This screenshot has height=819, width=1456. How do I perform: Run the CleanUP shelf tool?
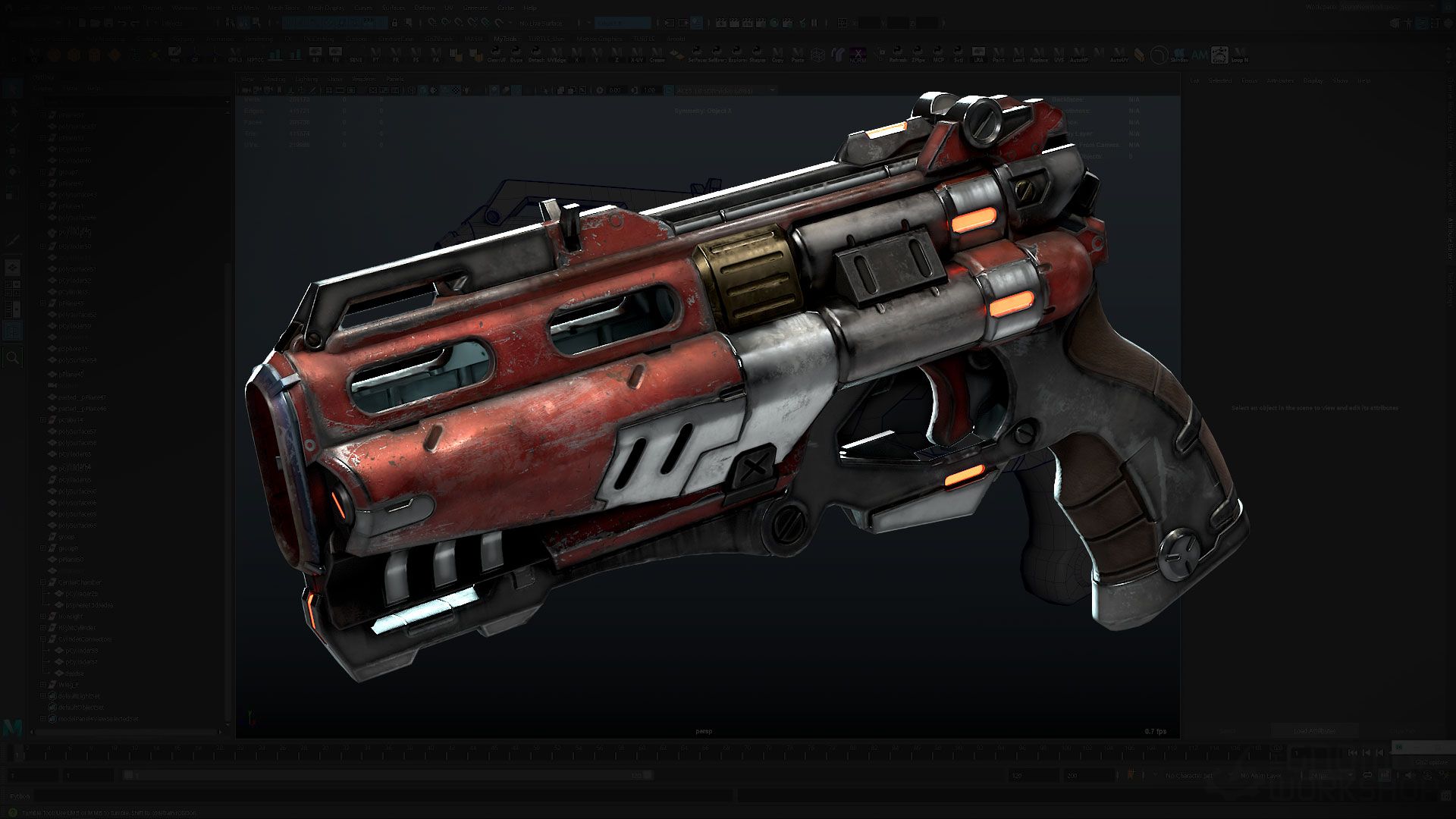(x=496, y=55)
